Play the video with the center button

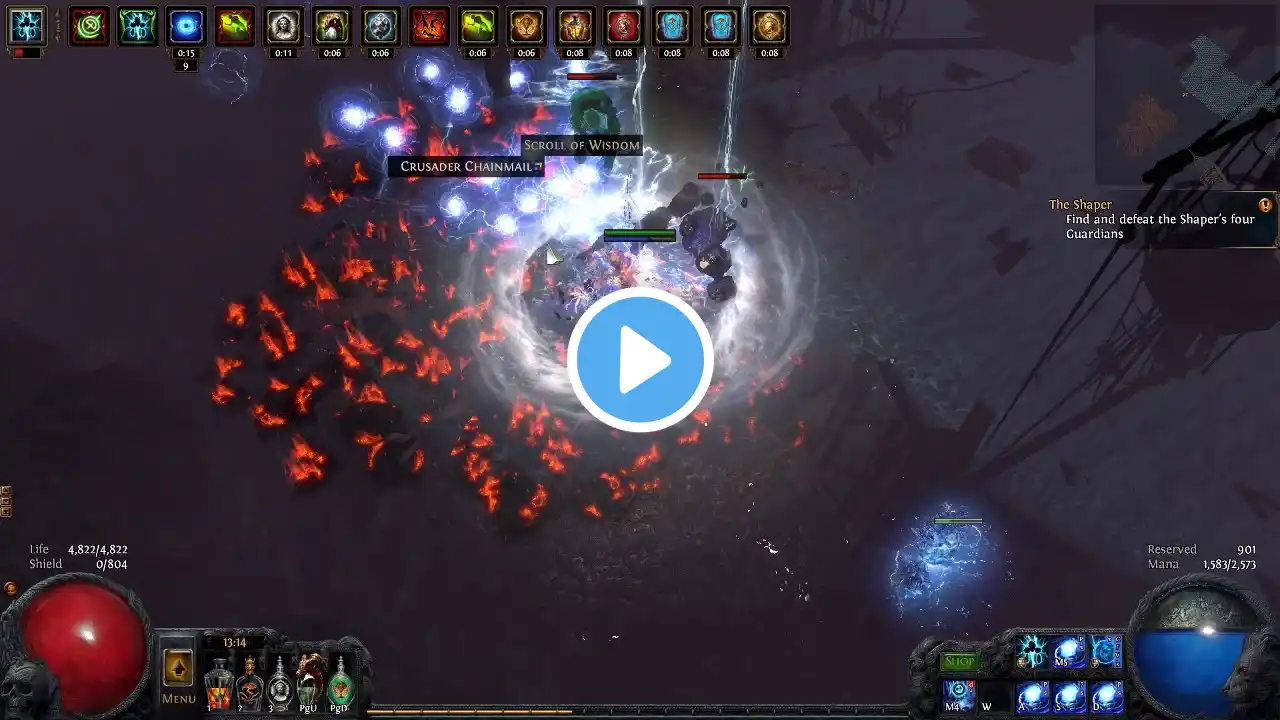(x=640, y=360)
